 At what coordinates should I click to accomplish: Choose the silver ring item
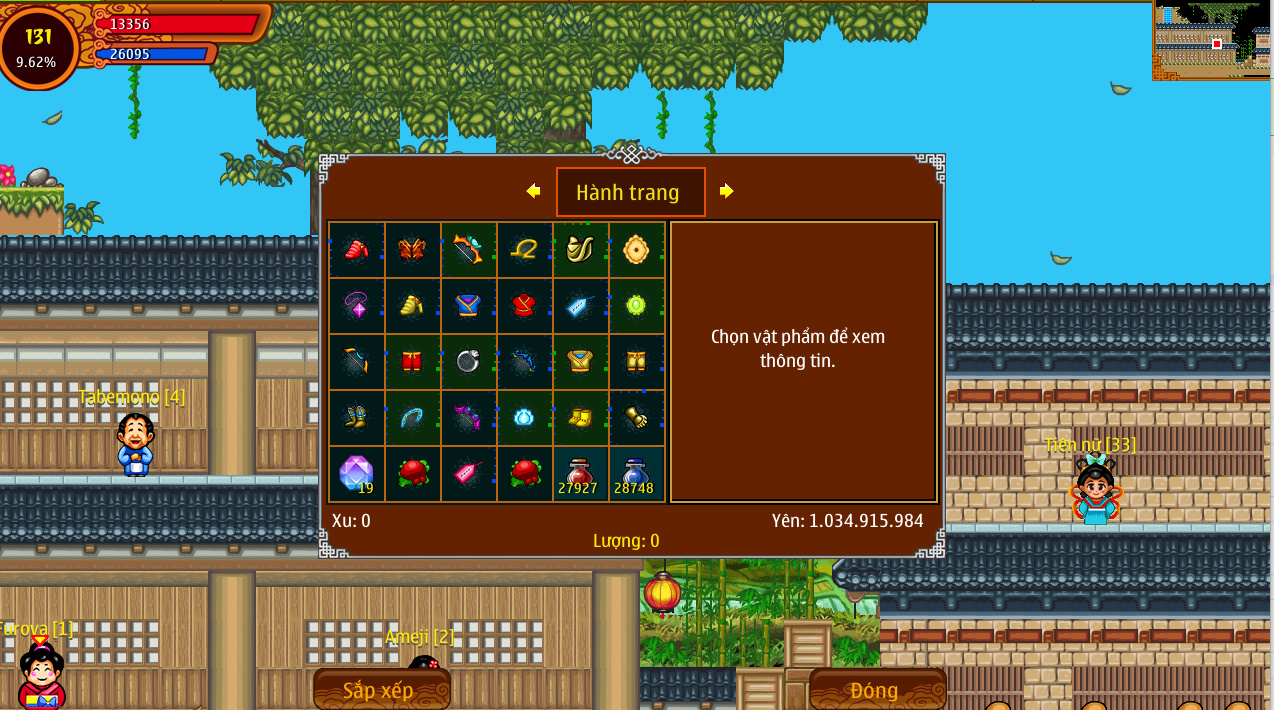[468, 362]
